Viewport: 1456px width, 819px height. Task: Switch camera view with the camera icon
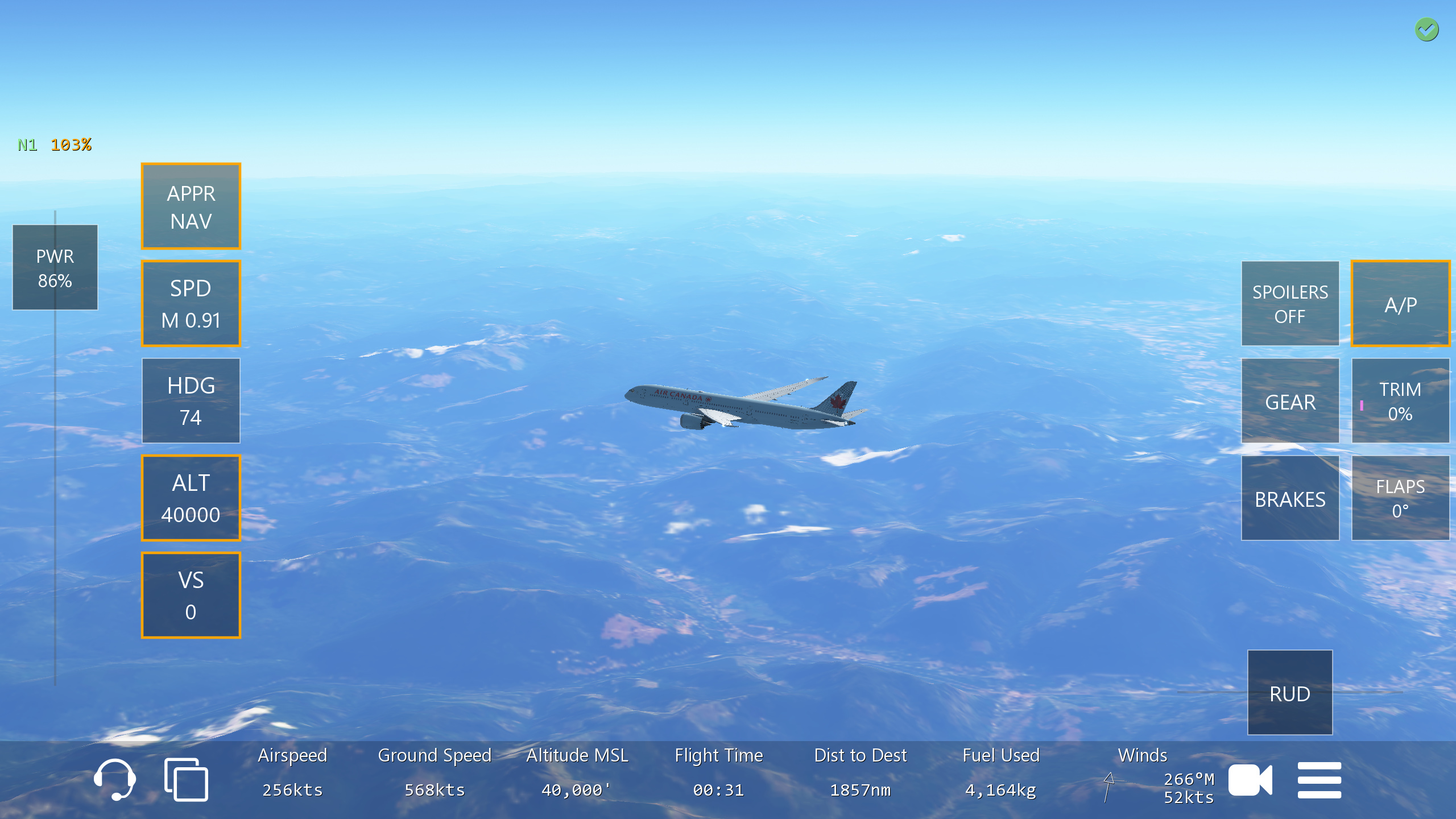coord(1250,780)
